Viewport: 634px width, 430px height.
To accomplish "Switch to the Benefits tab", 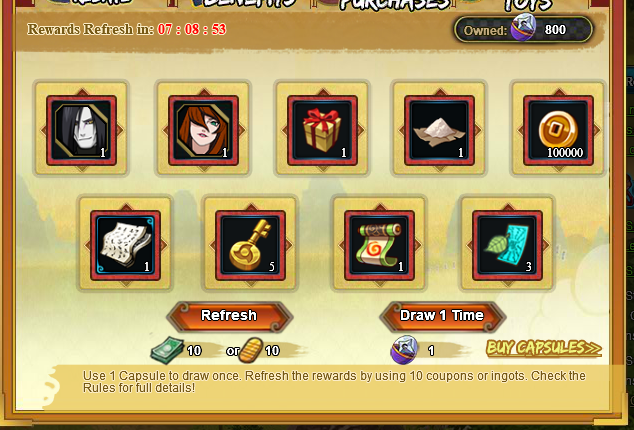I will (x=246, y=5).
